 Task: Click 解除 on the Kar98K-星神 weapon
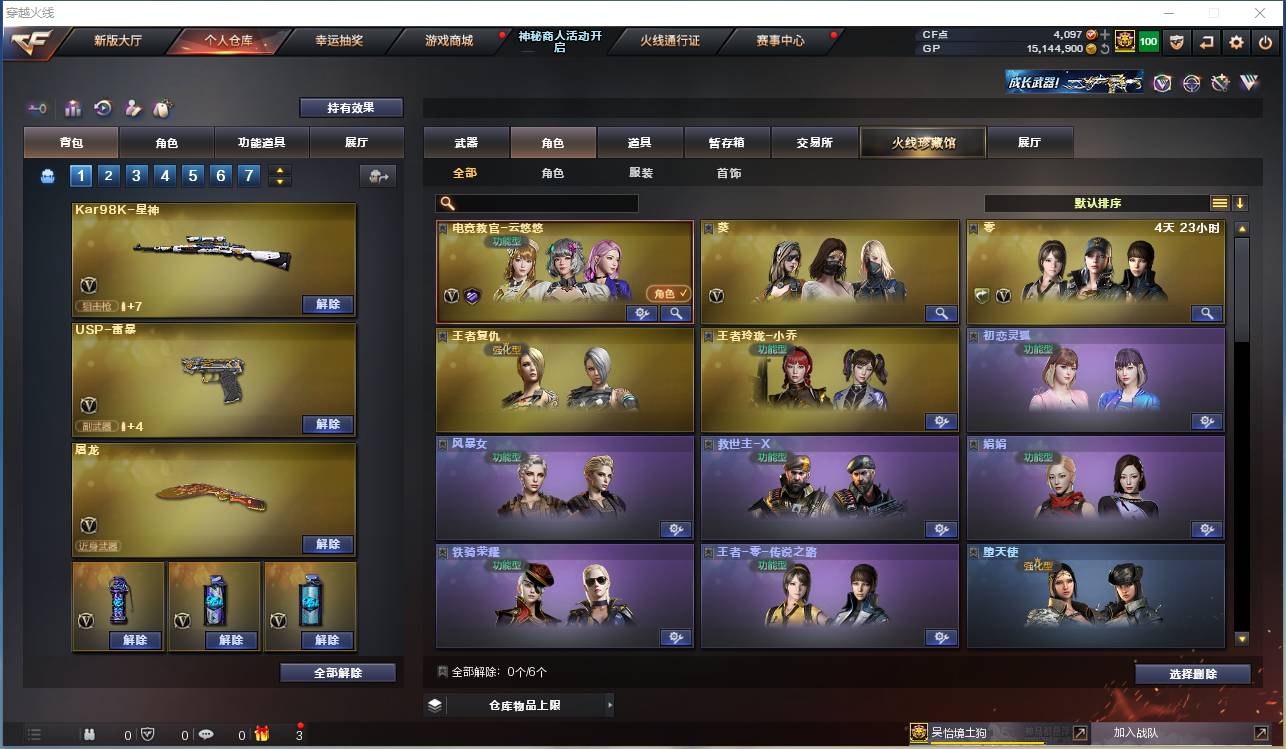(328, 304)
